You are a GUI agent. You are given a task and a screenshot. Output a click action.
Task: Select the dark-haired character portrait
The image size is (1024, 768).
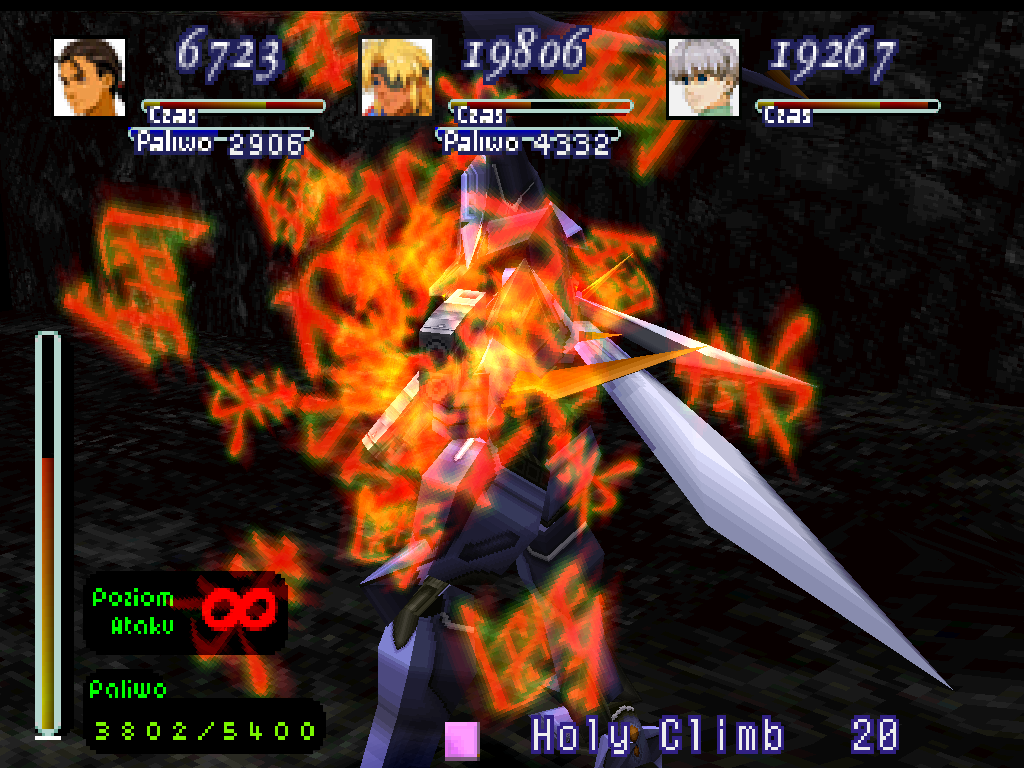(x=89, y=77)
